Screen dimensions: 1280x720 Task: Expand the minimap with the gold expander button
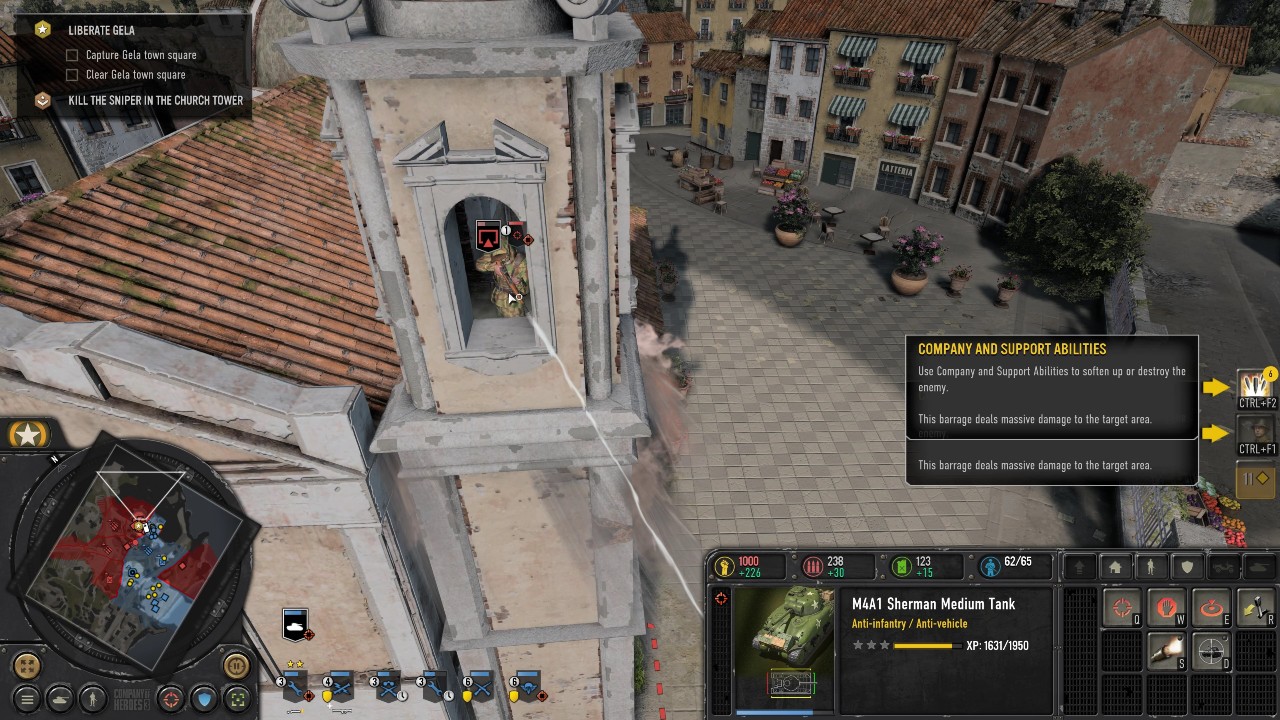point(27,666)
